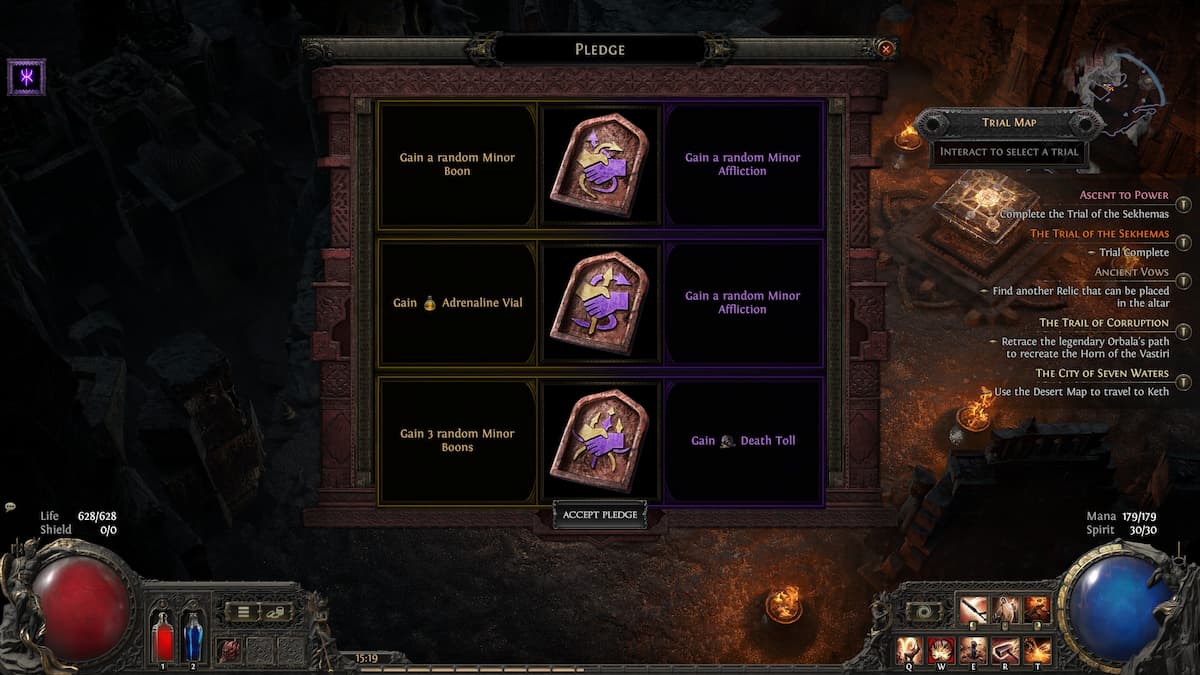Activate the red burst skill icon
The height and width of the screenshot is (675, 1200).
941,650
